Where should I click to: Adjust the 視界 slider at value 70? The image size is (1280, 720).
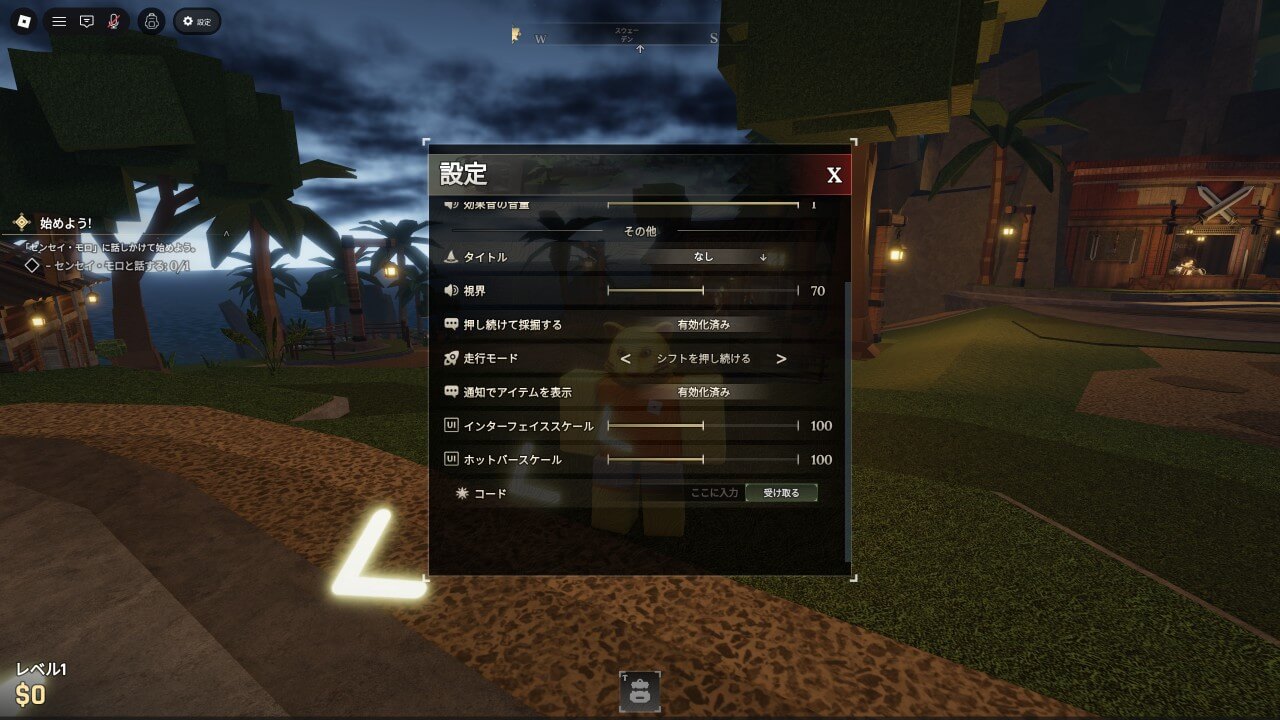[704, 289]
